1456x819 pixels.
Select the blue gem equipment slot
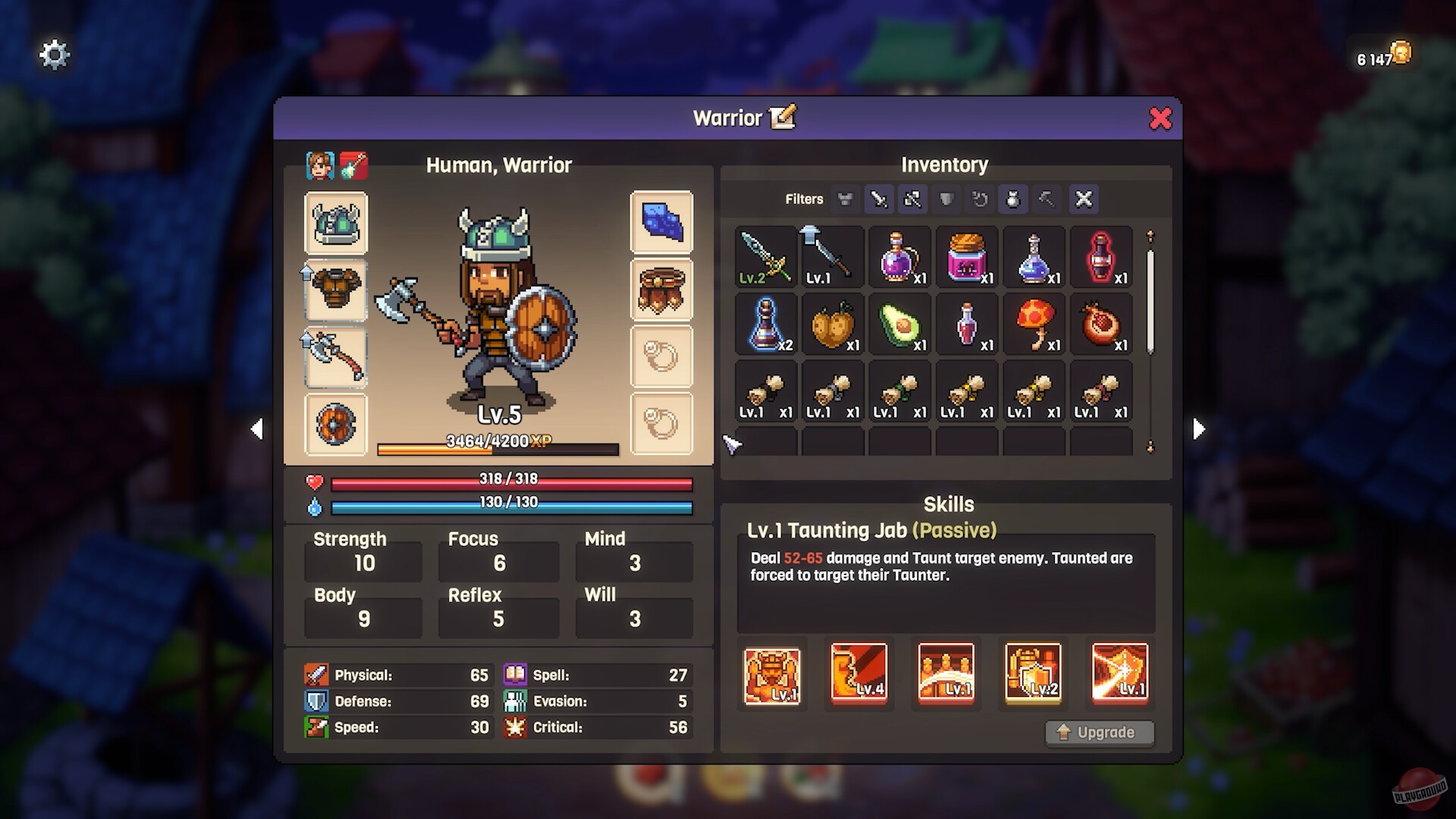pos(661,222)
